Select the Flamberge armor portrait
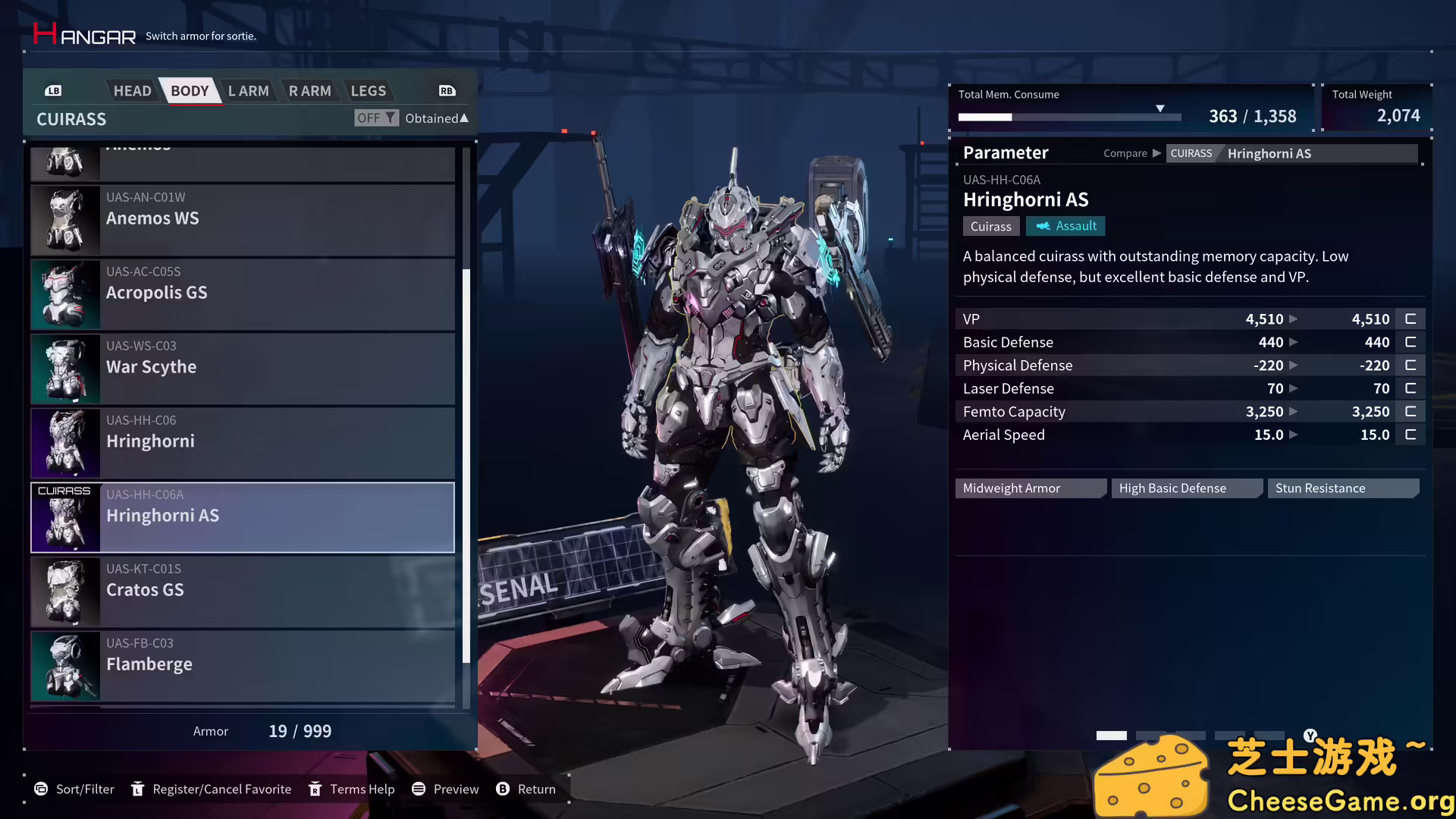This screenshot has height=819, width=1456. point(64,665)
